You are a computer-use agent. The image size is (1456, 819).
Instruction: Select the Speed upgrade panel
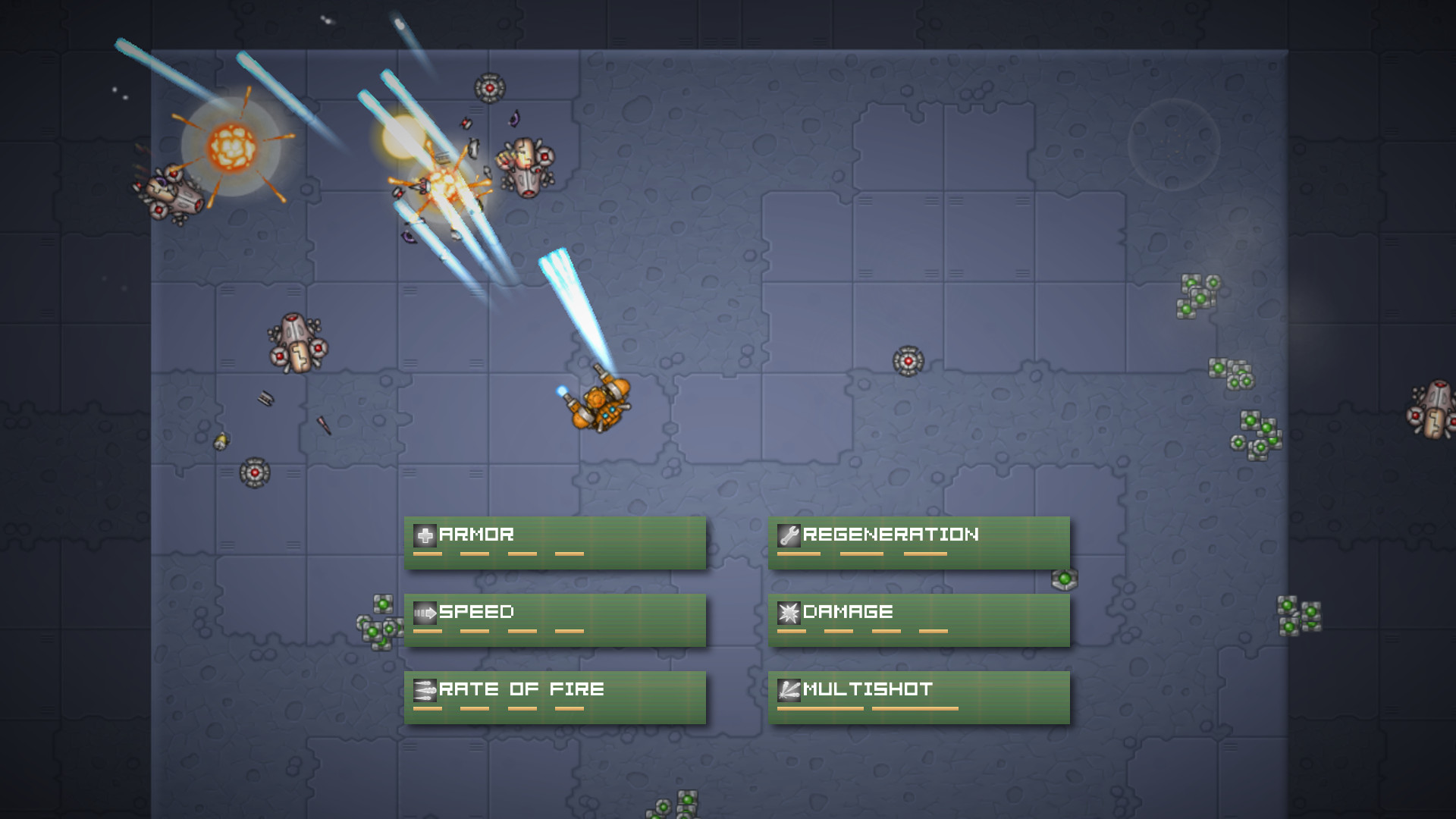coord(554,620)
